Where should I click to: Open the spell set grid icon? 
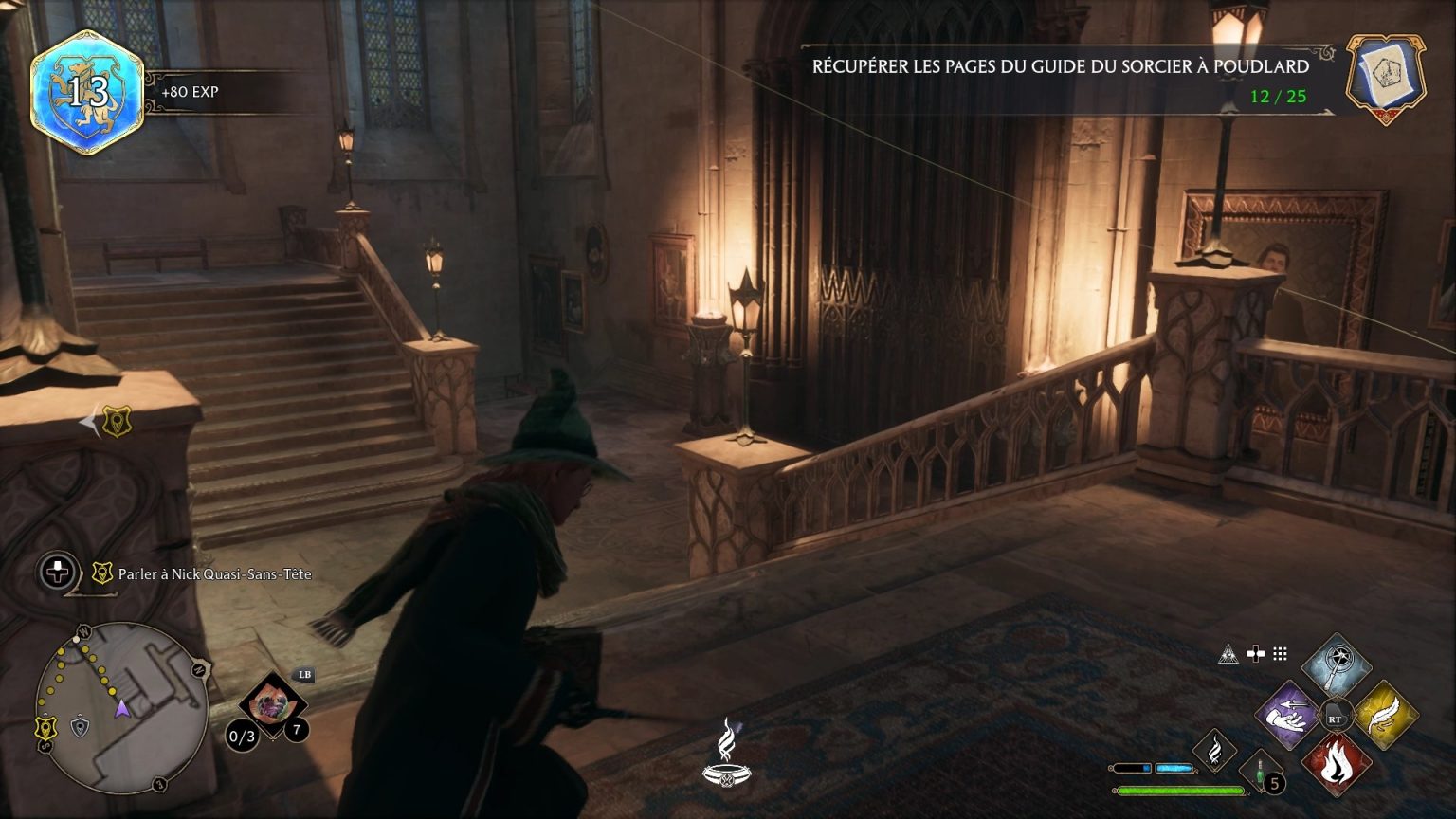1281,654
